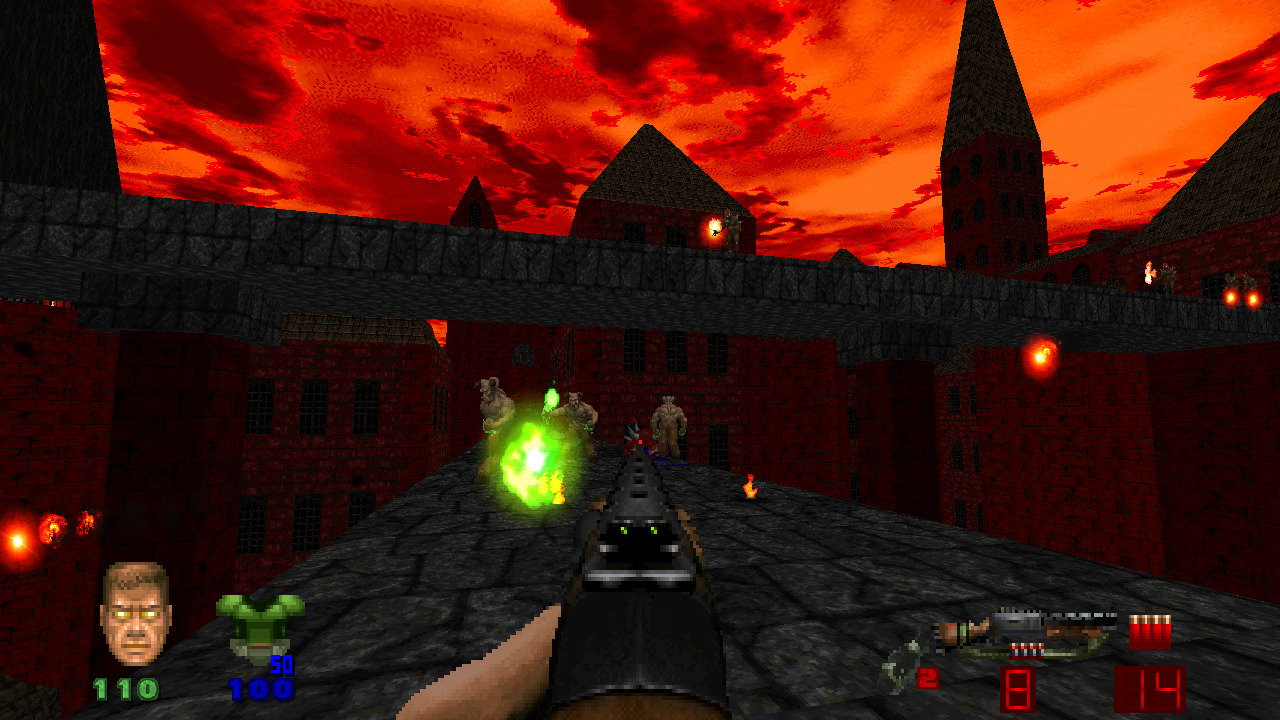The image size is (1280, 720).
Task: Click the red shotgun shells ammo icon
Action: pyautogui.click(x=1150, y=631)
